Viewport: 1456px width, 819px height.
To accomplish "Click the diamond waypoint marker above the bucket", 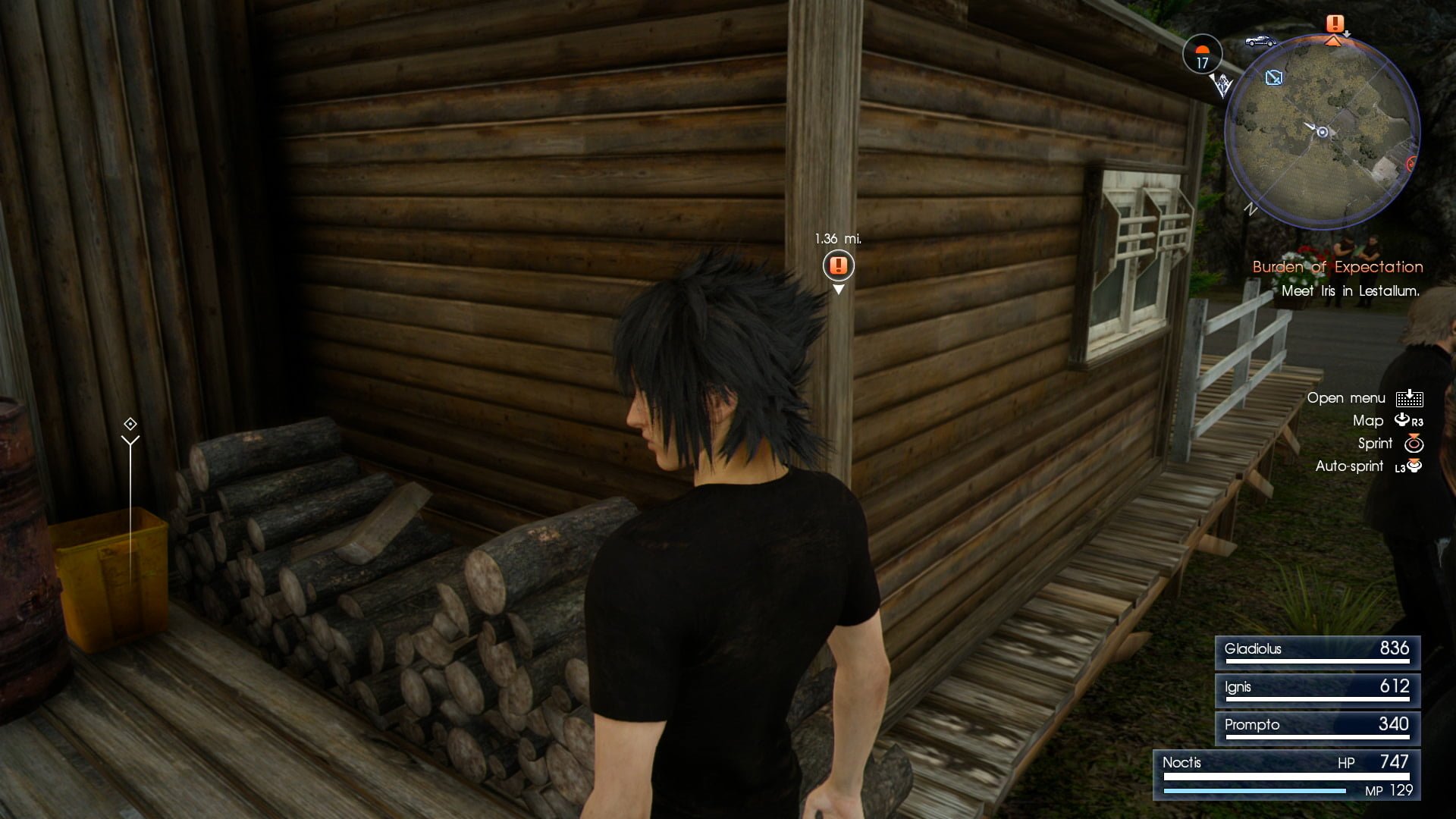I will 130,424.
